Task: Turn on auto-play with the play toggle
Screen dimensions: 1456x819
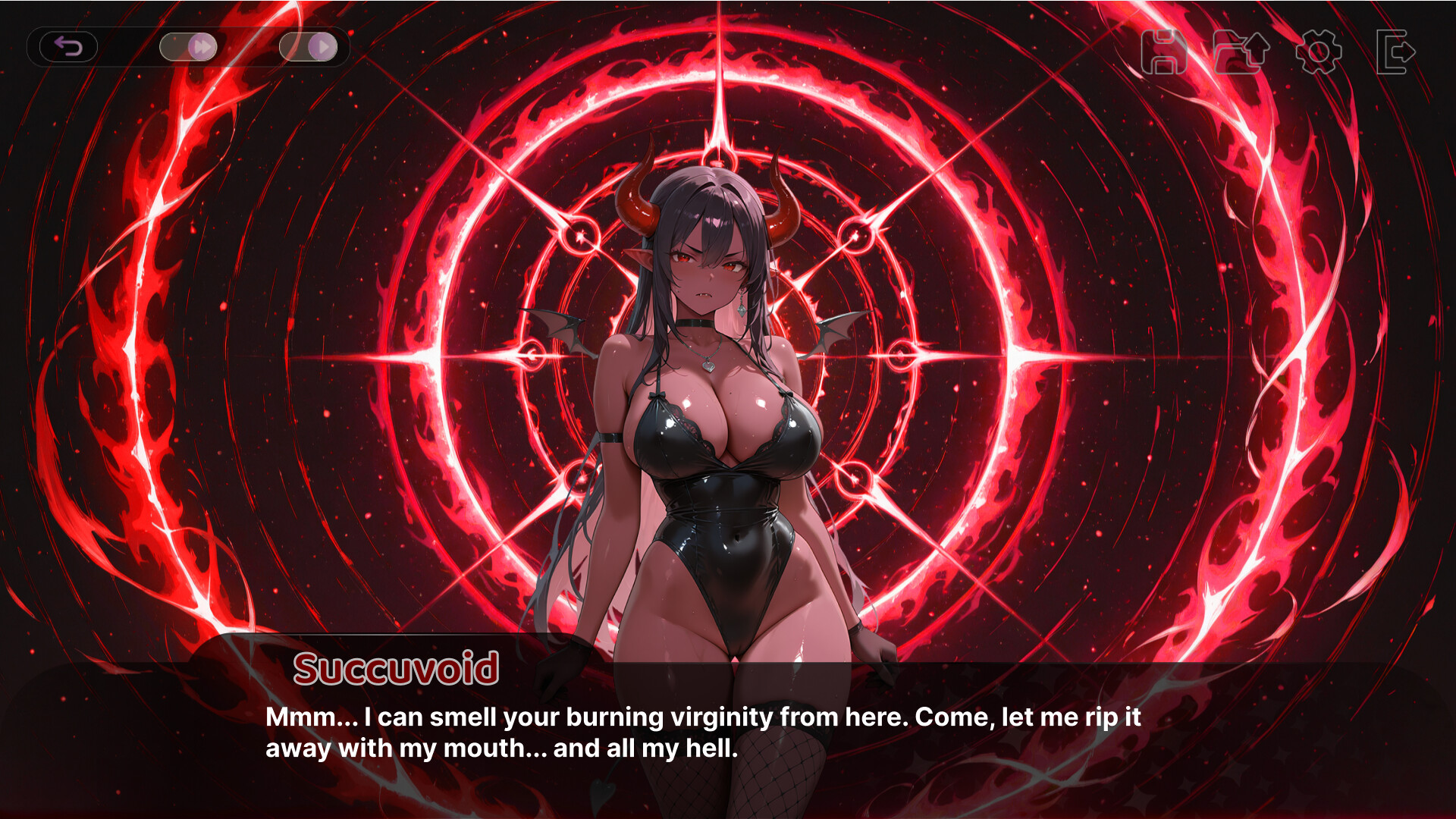Action: click(x=309, y=47)
